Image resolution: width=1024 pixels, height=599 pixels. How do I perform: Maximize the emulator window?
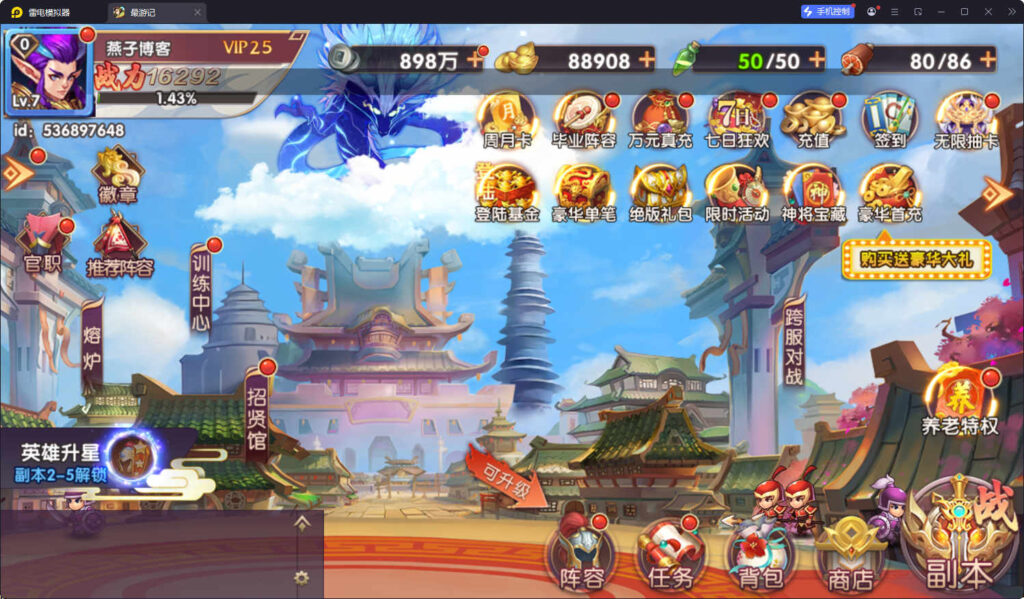963,11
